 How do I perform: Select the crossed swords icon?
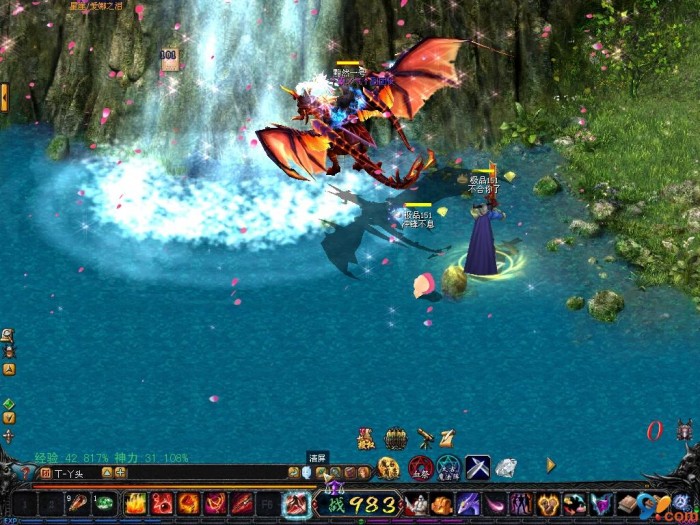pyautogui.click(x=477, y=467)
